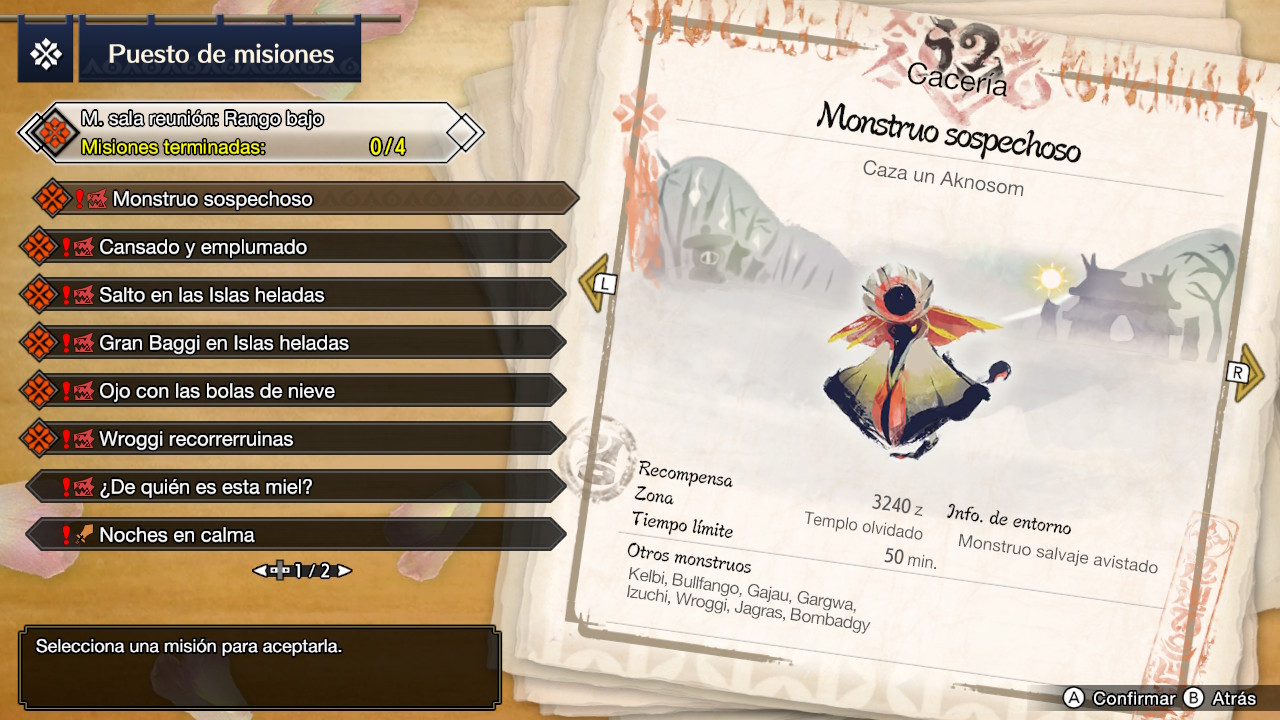The width and height of the screenshot is (1280, 720).
Task: Go to next mission list page arrow
Action: click(343, 571)
